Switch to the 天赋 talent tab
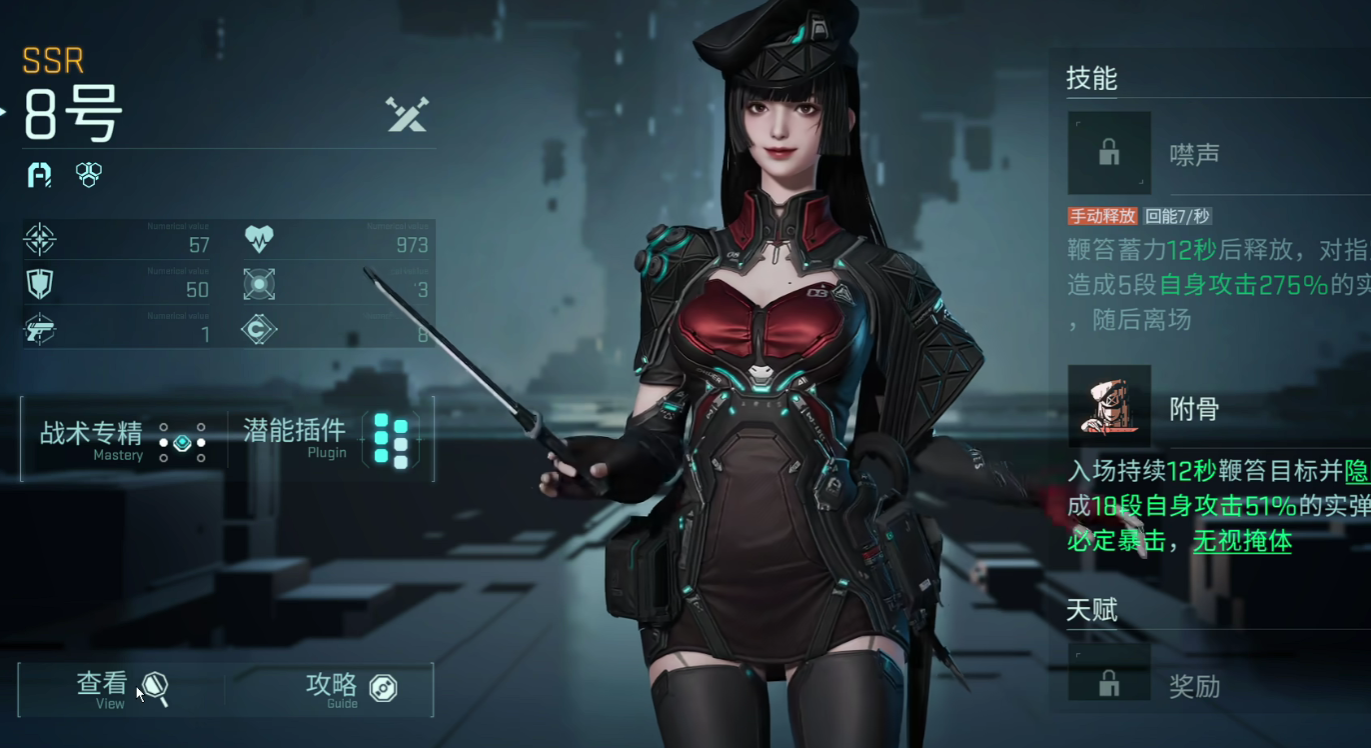Viewport: 1371px width, 748px height. [1093, 610]
